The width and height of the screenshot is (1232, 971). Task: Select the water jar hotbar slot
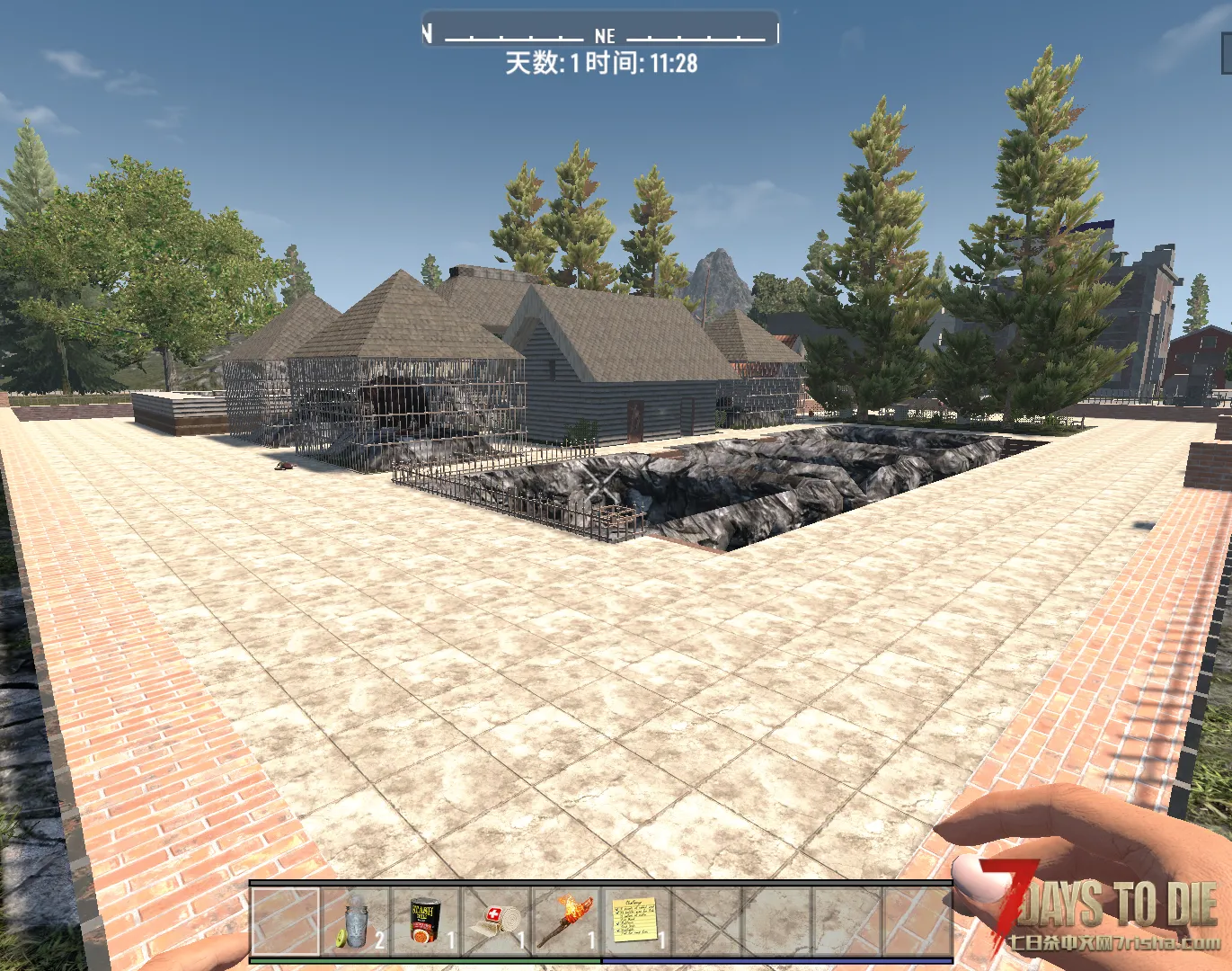coord(356,921)
